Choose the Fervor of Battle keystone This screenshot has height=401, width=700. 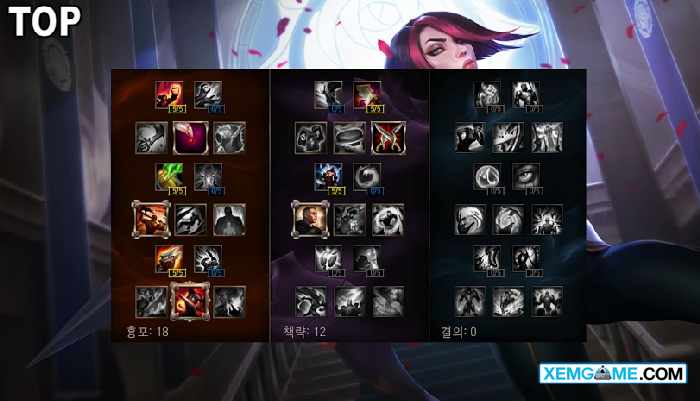click(189, 300)
